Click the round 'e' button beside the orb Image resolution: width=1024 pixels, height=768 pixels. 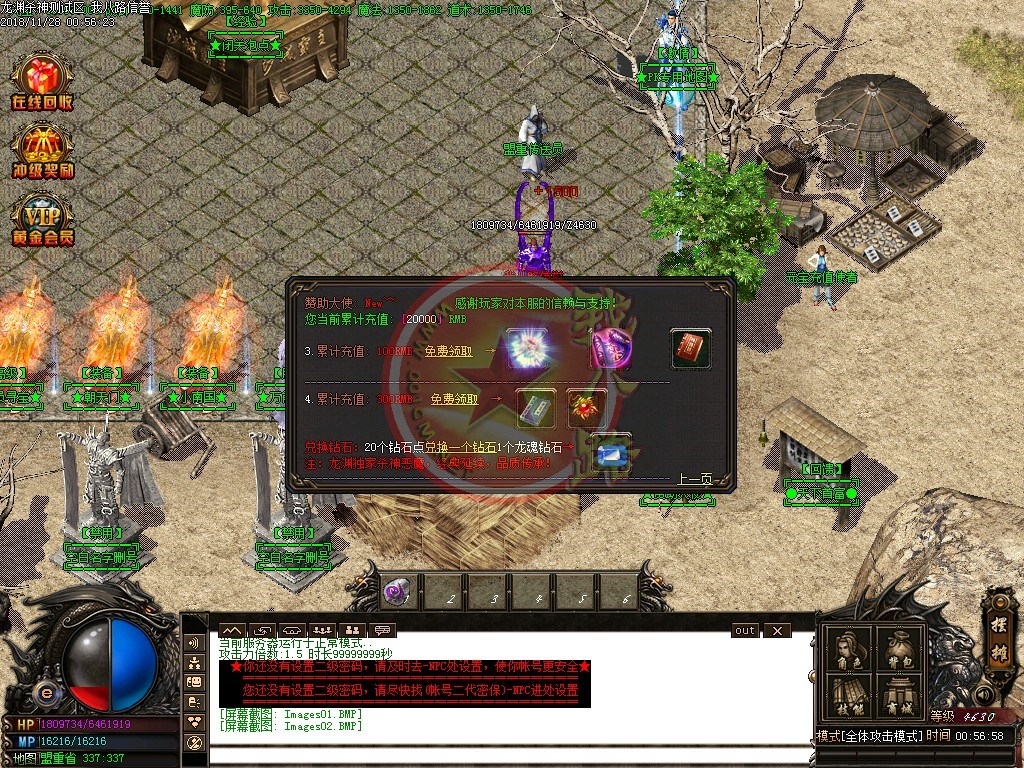45,694
